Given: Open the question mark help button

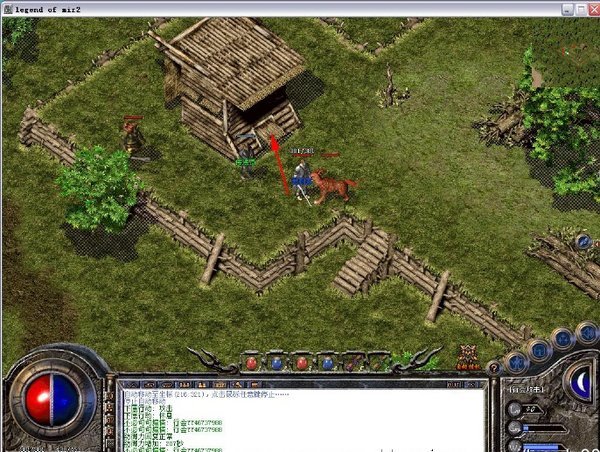Looking at the screenshot, I should click(492, 368).
